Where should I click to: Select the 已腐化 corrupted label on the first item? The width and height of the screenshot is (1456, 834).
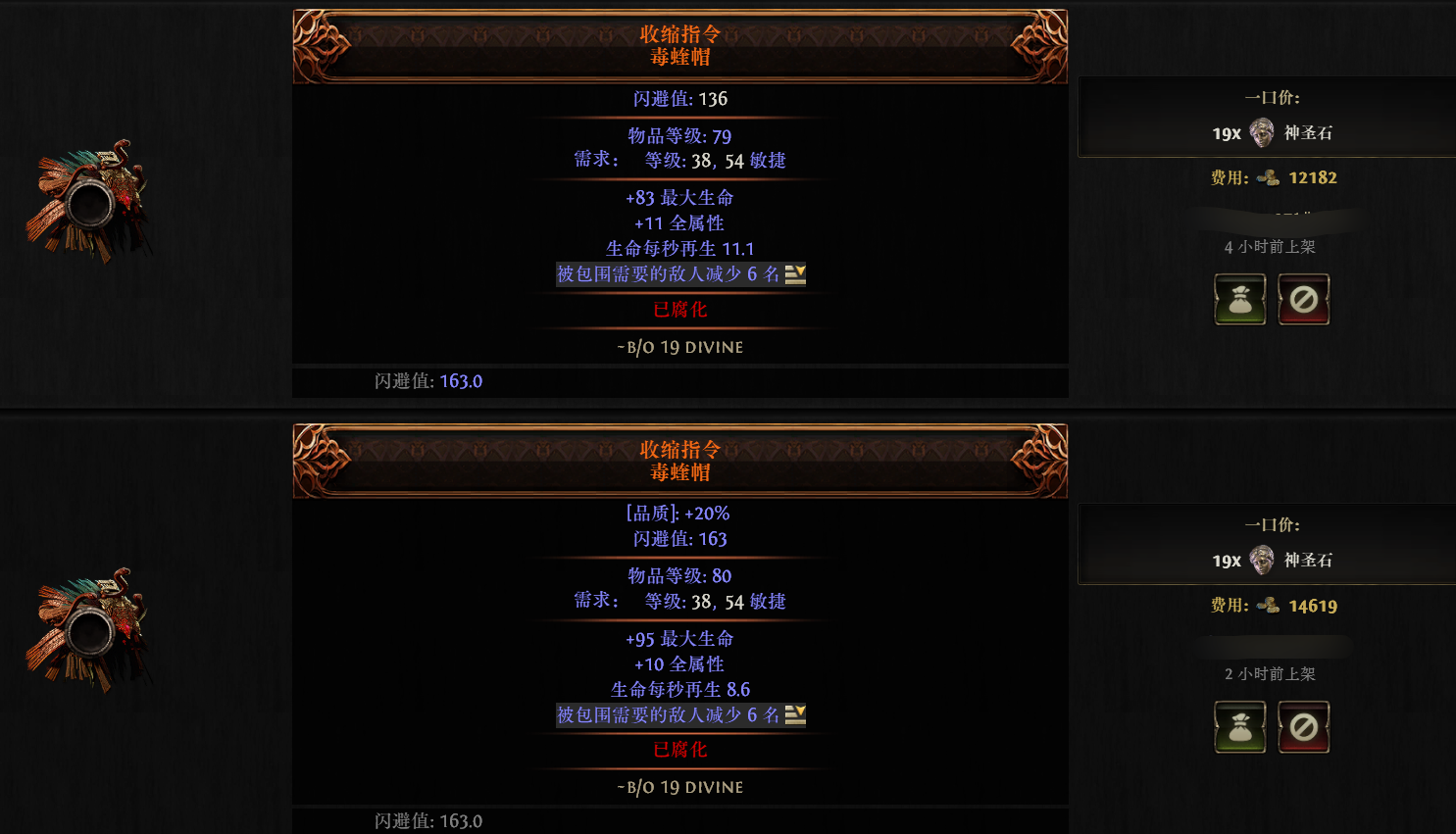pyautogui.click(x=680, y=309)
